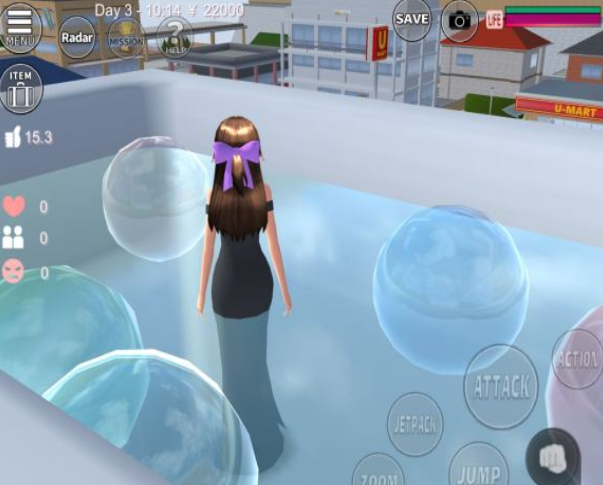This screenshot has height=485, width=603.
Task: Tap the fist punch icon
Action: click(x=552, y=458)
